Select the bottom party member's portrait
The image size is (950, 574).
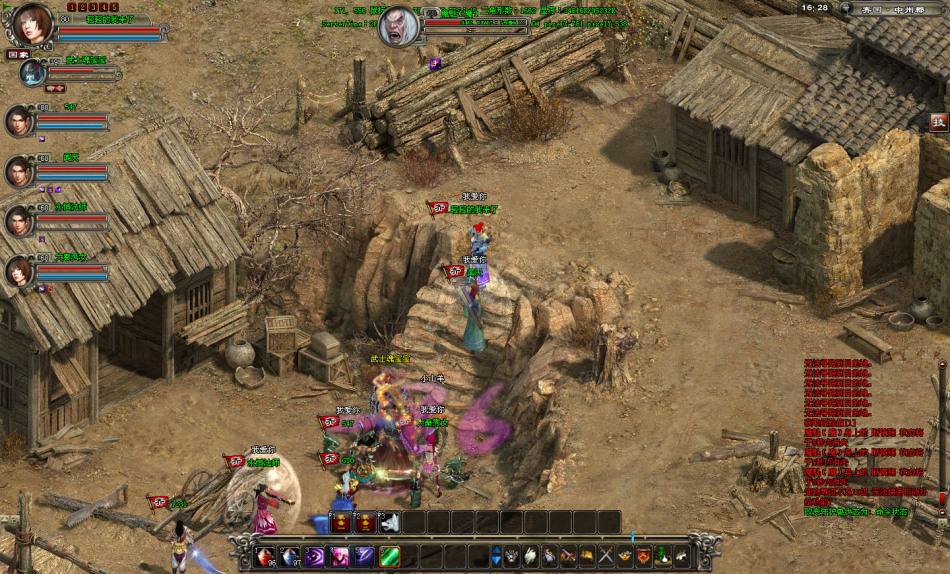point(19,270)
